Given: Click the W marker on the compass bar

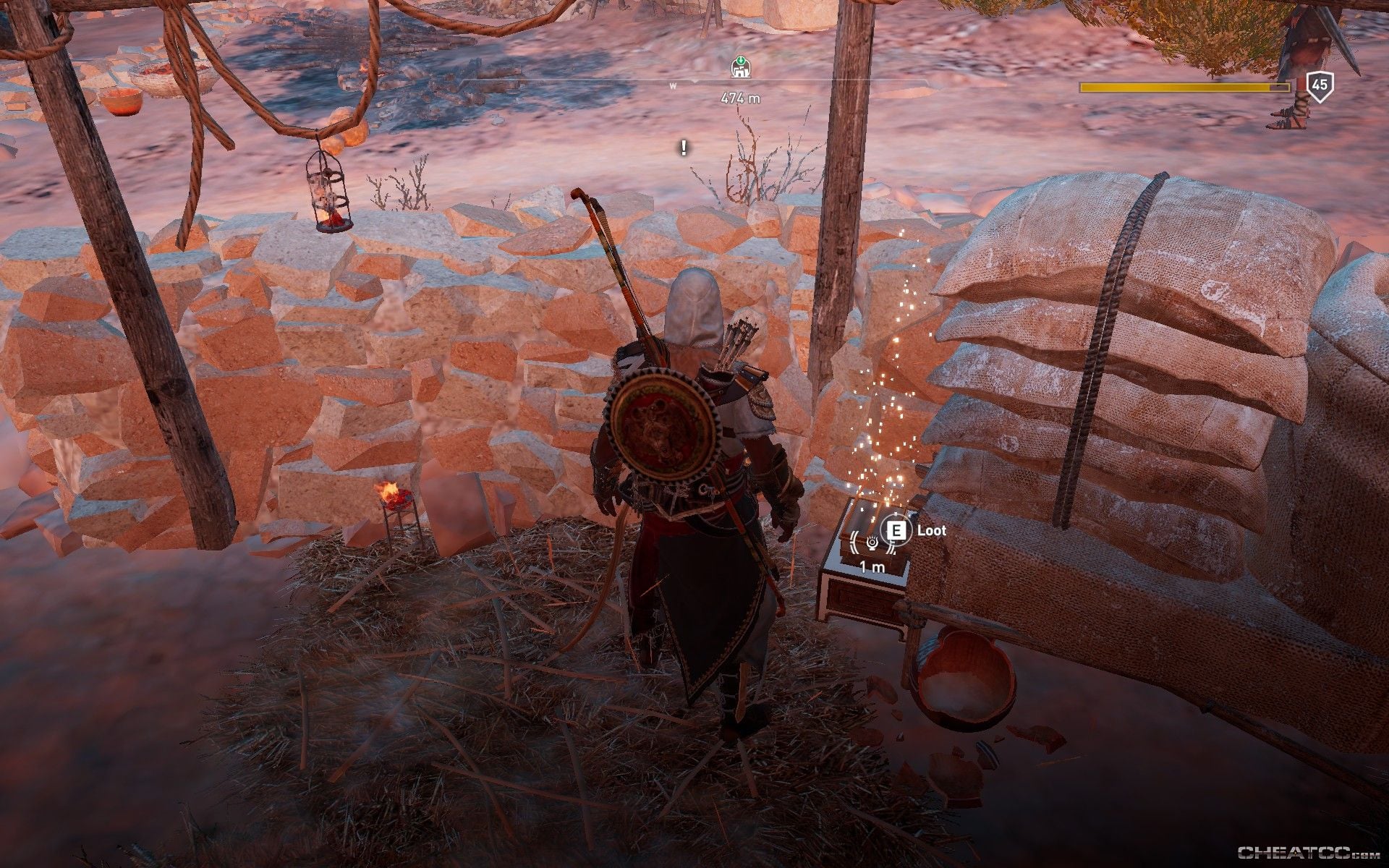Looking at the screenshot, I should pyautogui.click(x=674, y=85).
